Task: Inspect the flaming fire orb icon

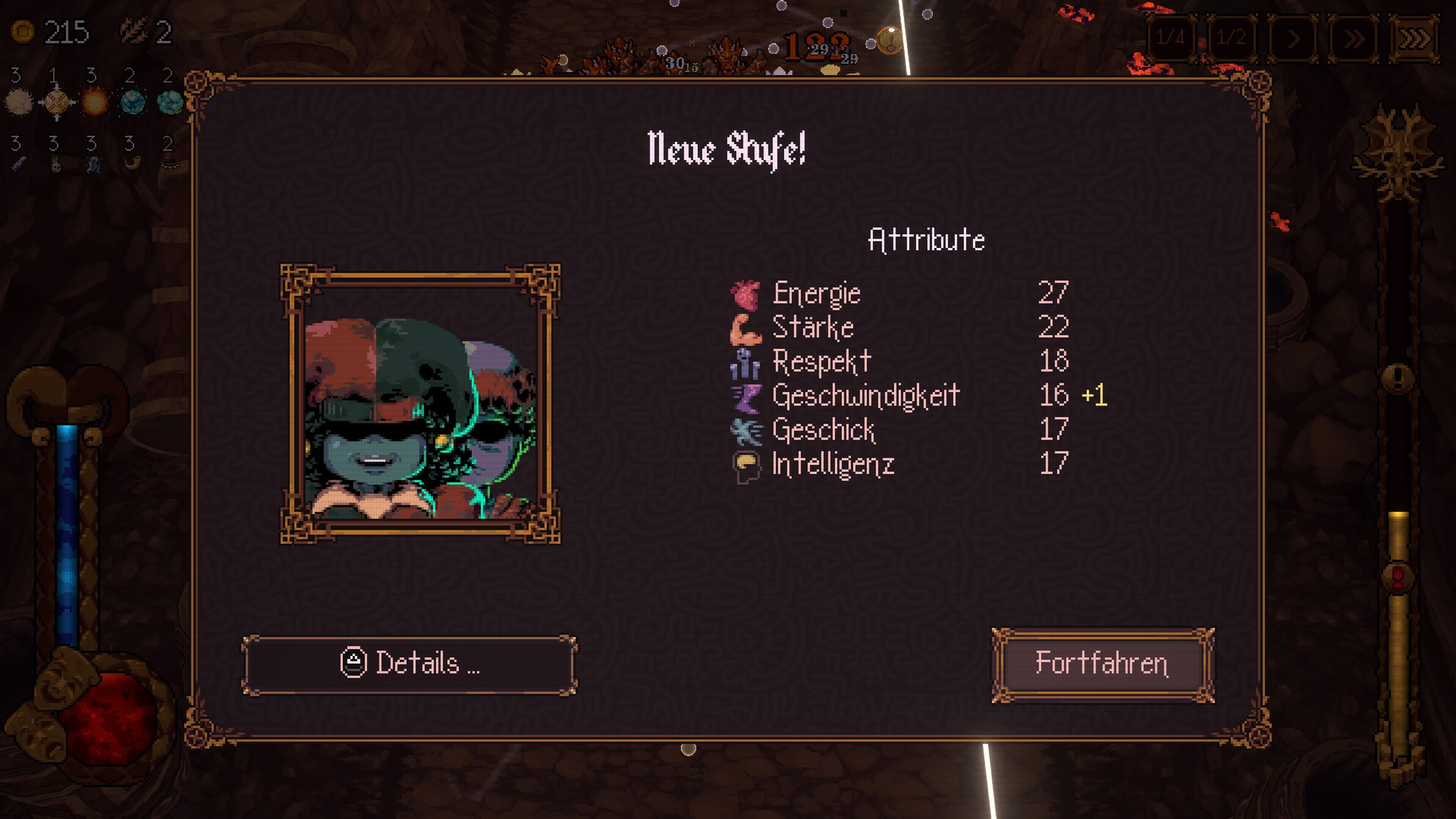Action: 94,102
